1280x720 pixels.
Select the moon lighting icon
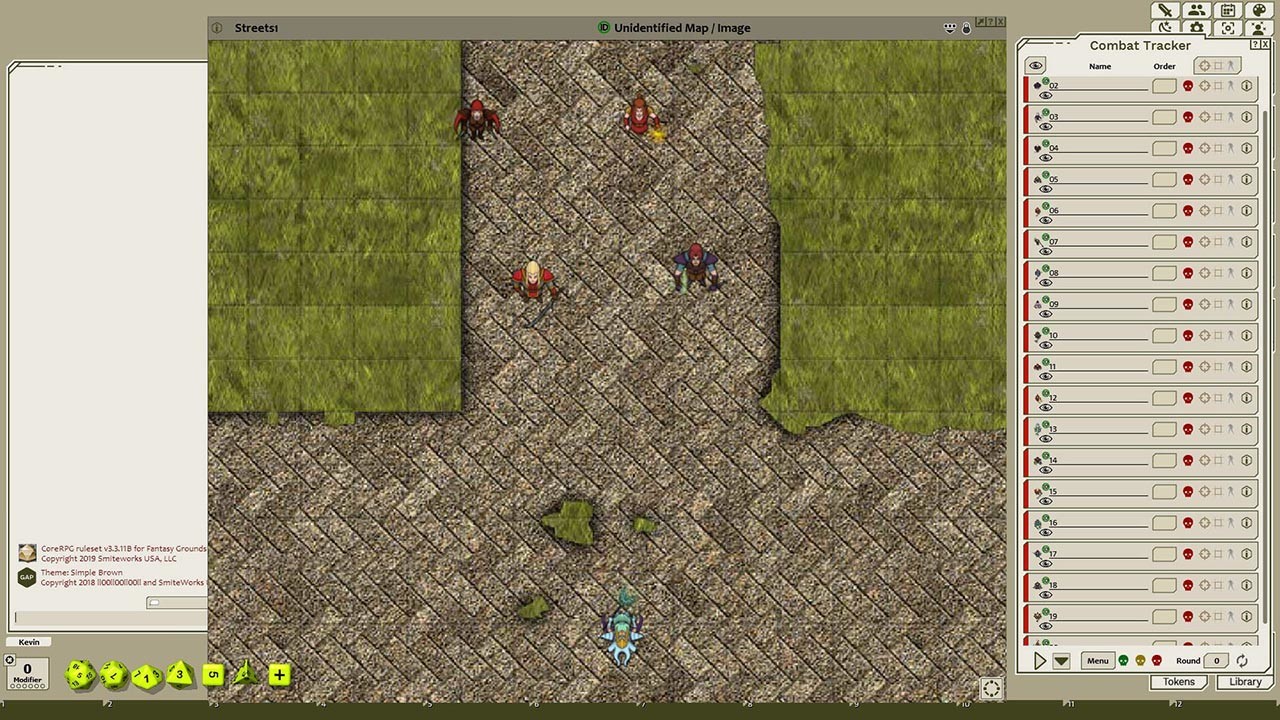tap(1164, 27)
